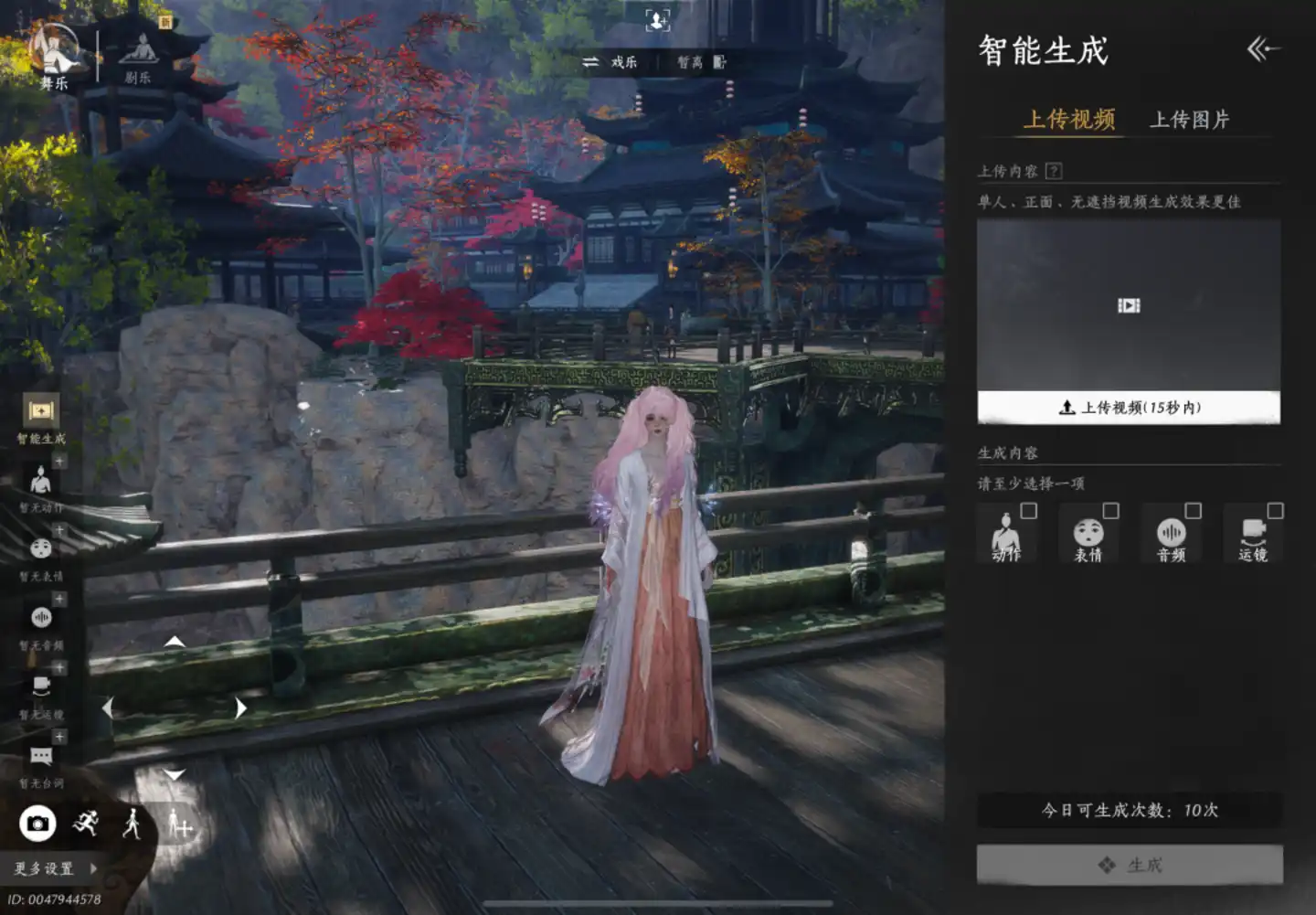Image resolution: width=1316 pixels, height=915 pixels.
Task: Click the camera snapshot icon at bottom left
Action: [37, 824]
